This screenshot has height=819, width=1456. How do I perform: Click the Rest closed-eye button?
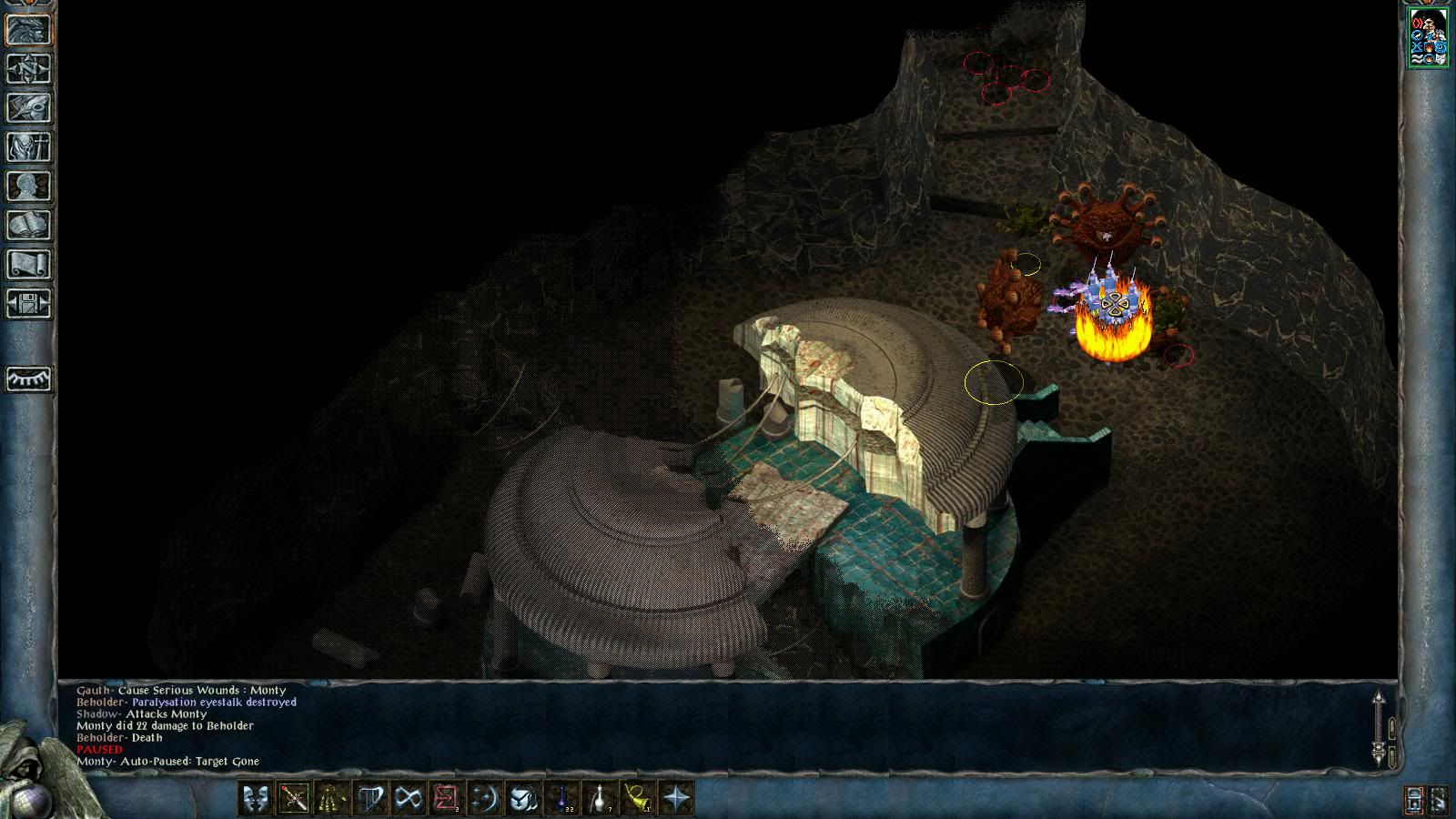[x=28, y=379]
